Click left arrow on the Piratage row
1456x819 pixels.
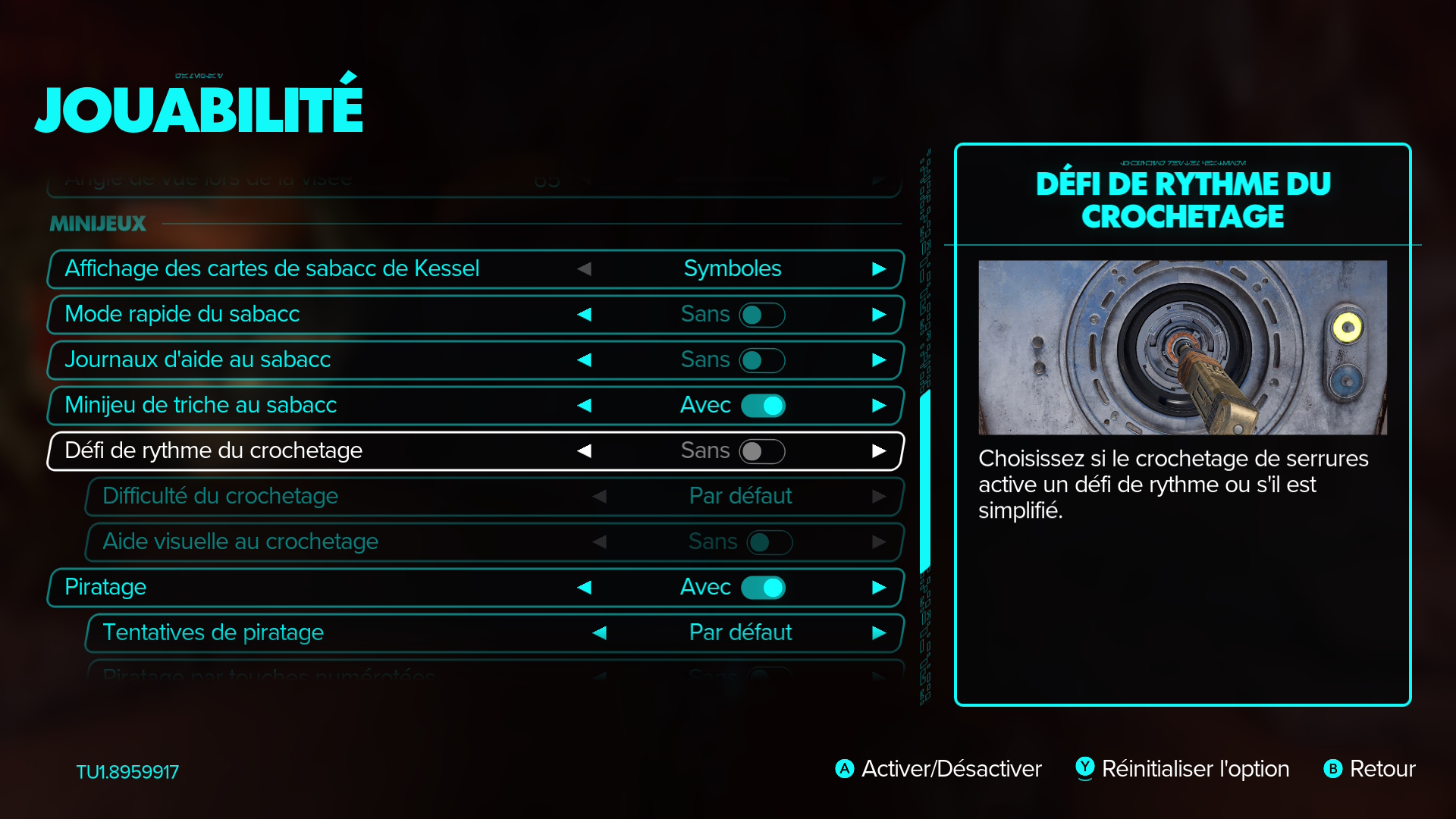(584, 588)
